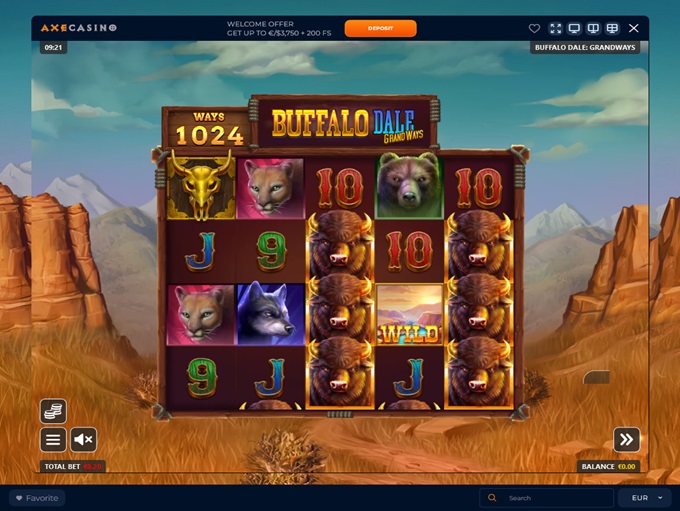Switch to two-screen split view
This screenshot has height=511, width=680.
[593, 28]
